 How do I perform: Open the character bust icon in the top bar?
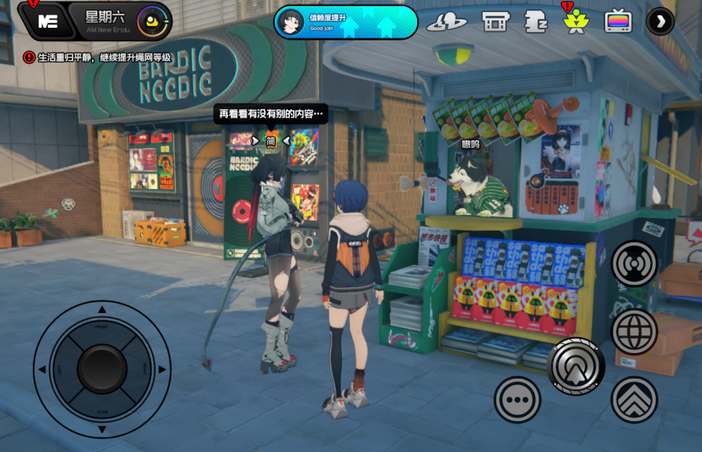[x=536, y=21]
